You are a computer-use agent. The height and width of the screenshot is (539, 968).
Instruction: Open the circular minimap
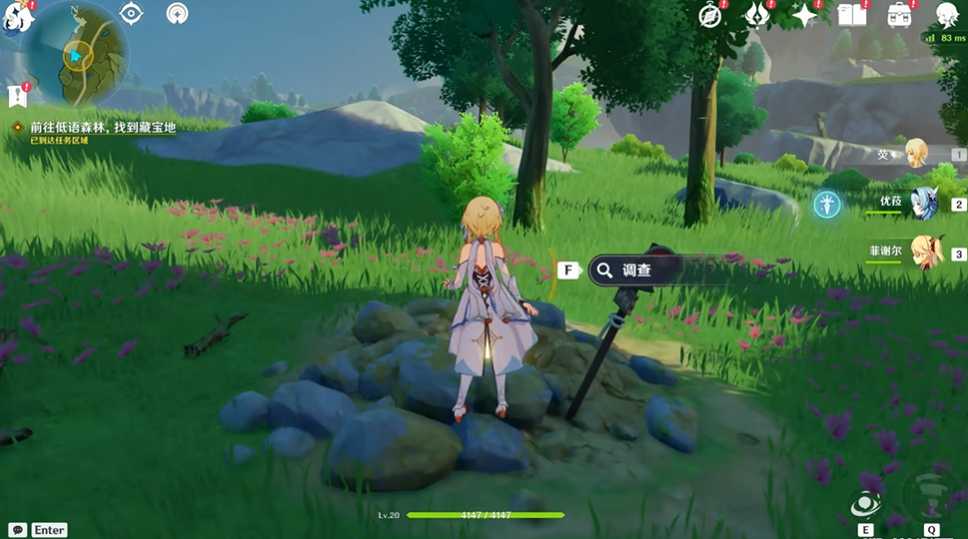(x=77, y=55)
